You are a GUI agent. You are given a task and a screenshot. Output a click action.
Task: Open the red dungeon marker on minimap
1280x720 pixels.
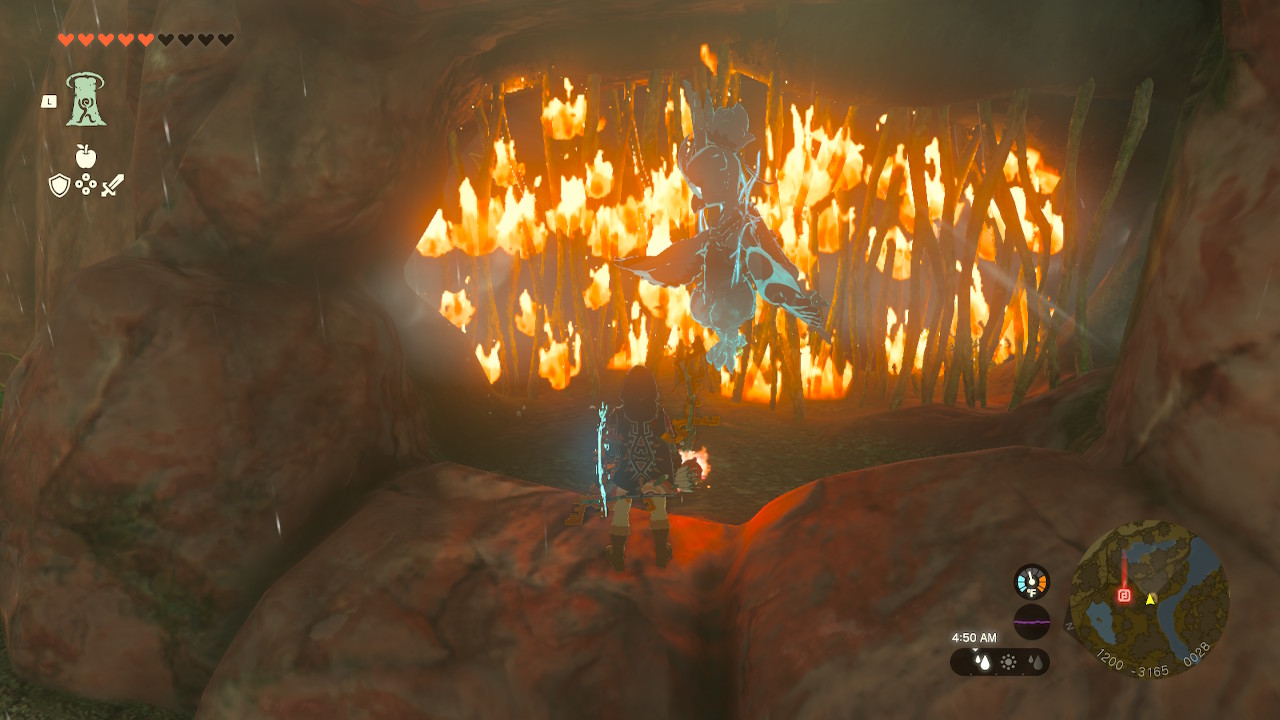point(1124,595)
